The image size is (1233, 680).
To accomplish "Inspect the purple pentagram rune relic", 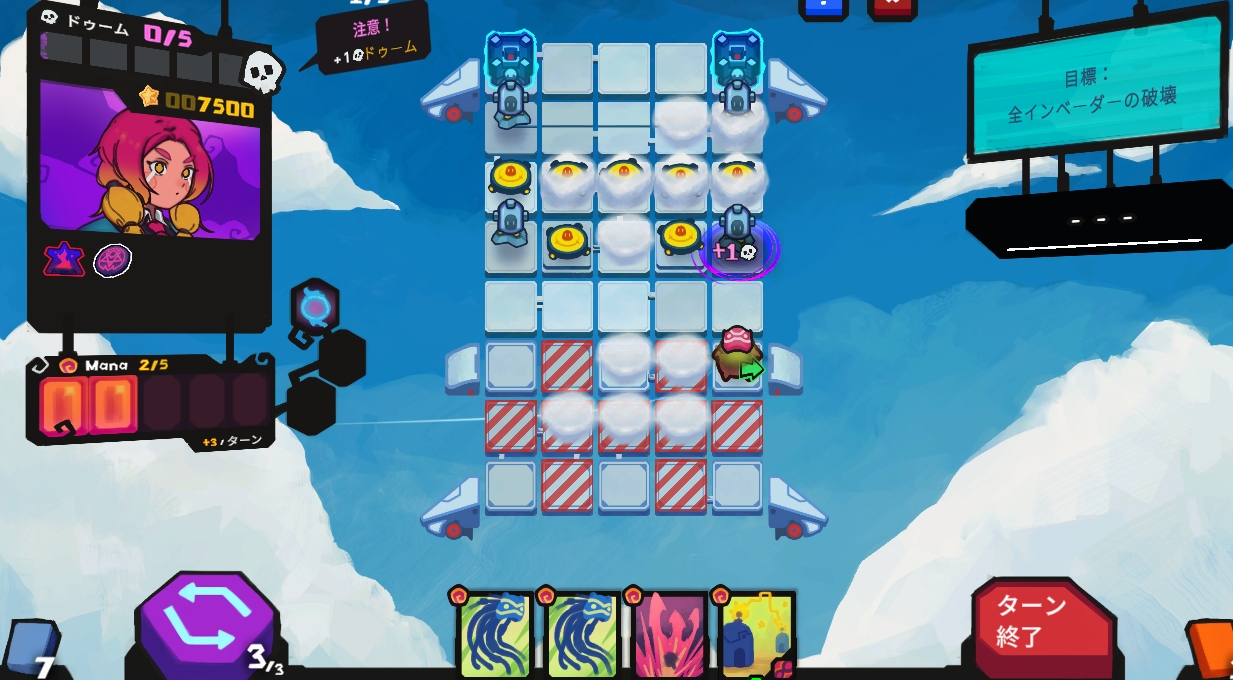I will click(x=113, y=261).
